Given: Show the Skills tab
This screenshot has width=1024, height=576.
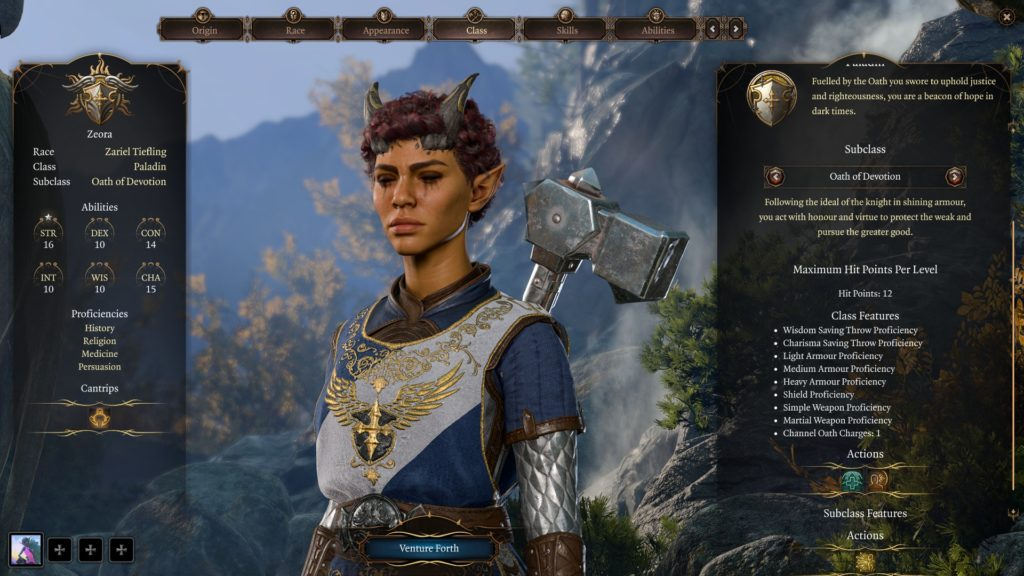Looking at the screenshot, I should click(x=566, y=27).
